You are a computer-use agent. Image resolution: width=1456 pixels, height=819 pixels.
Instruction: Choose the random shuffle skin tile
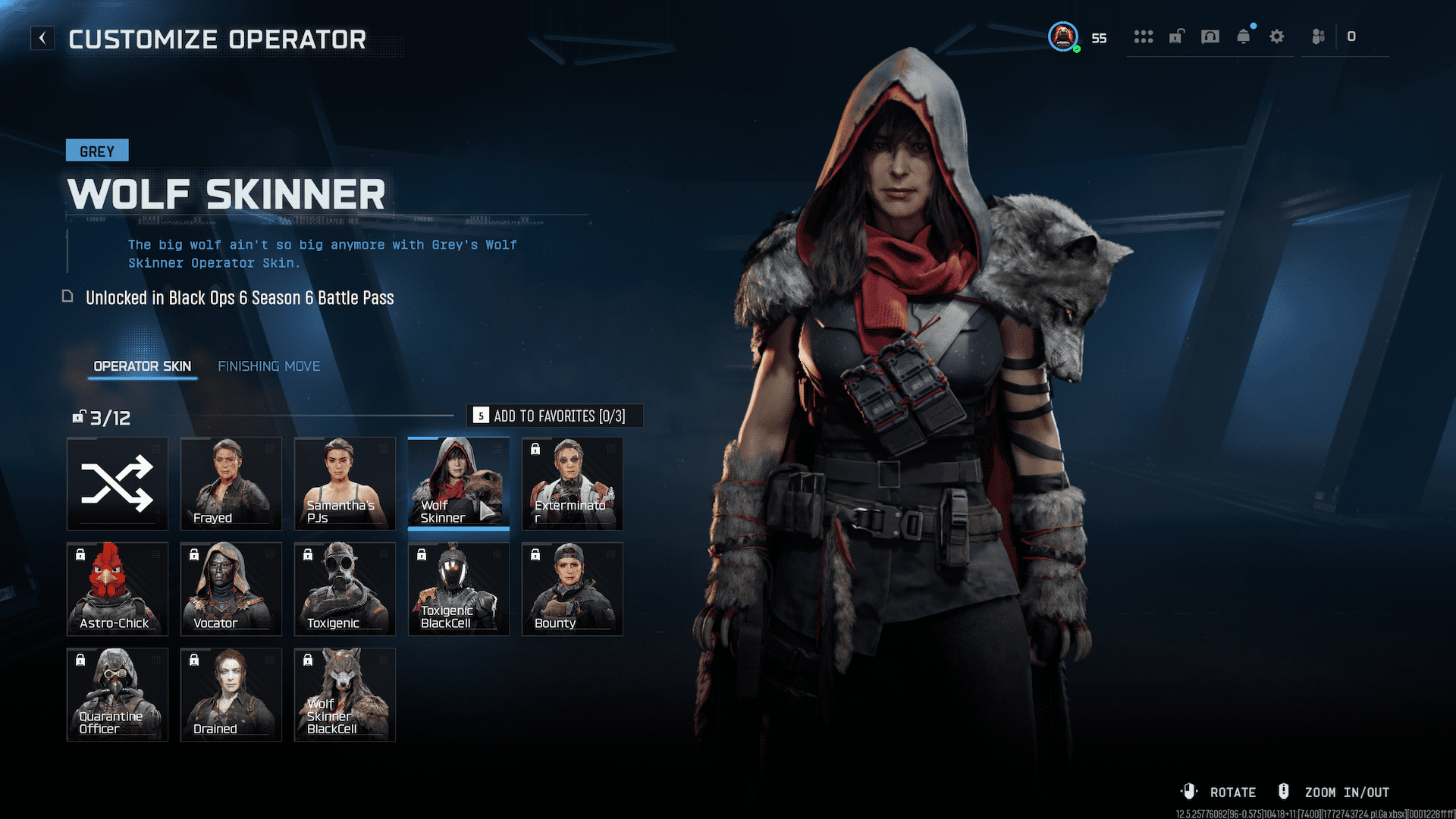[118, 484]
